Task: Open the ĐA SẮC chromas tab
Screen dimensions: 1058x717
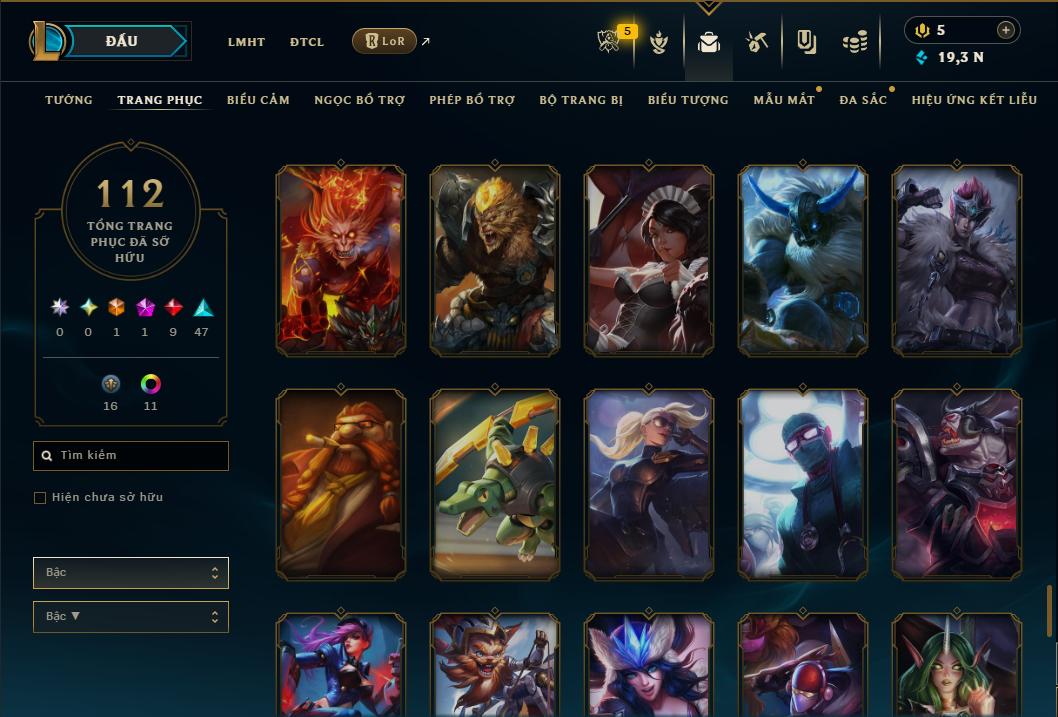Action: coord(863,100)
